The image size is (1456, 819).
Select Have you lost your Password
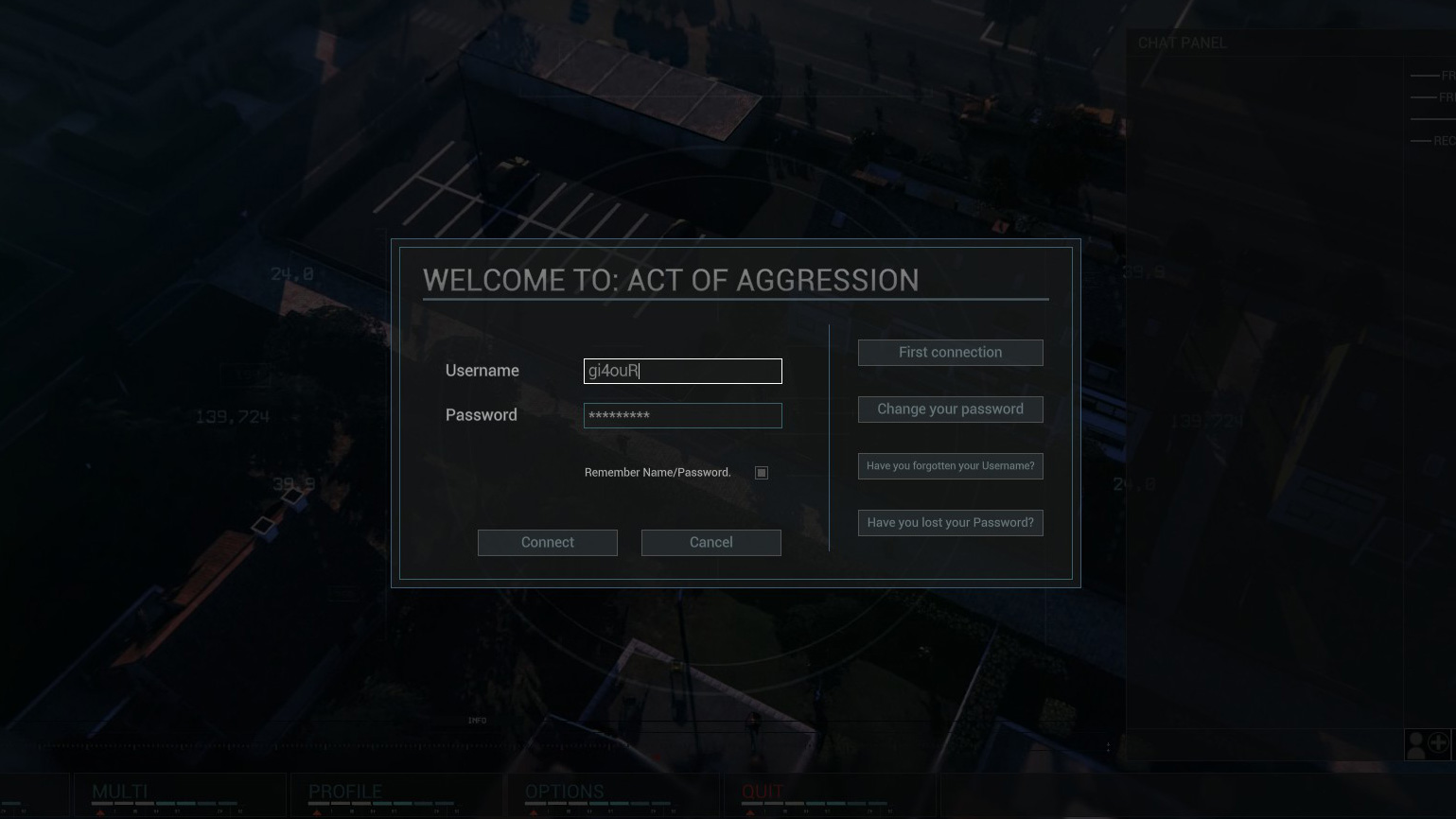pyautogui.click(x=950, y=522)
